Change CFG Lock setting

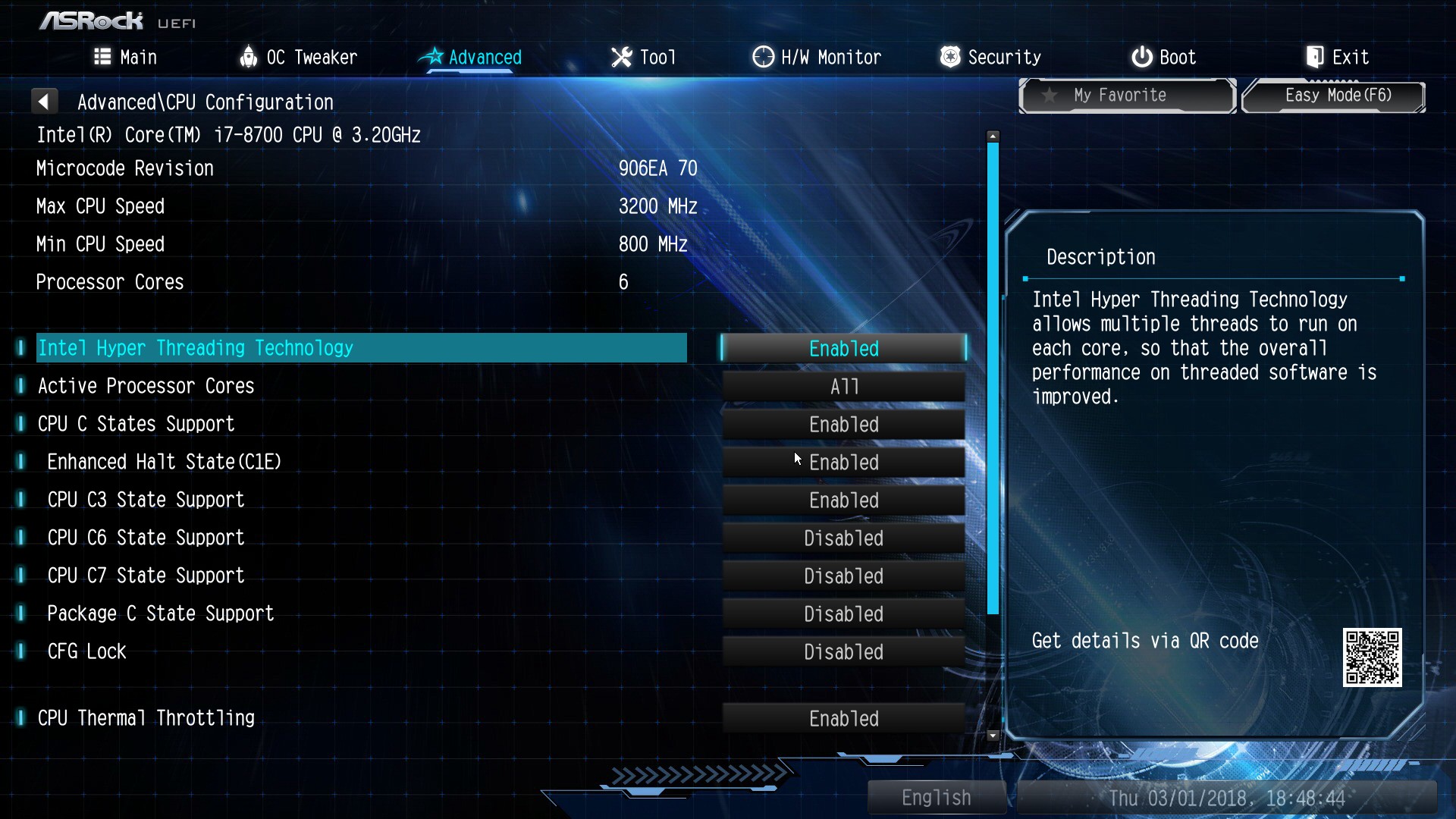pos(843,651)
